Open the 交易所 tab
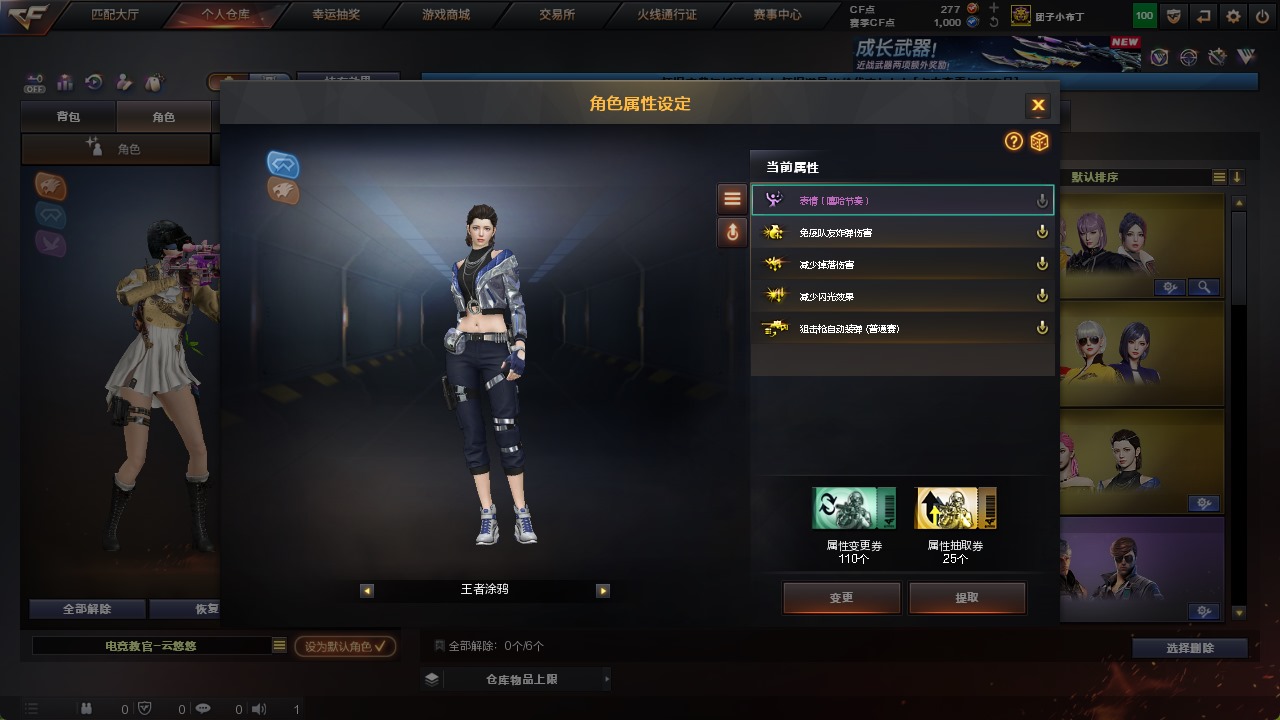This screenshot has width=1280, height=720. 556,15
